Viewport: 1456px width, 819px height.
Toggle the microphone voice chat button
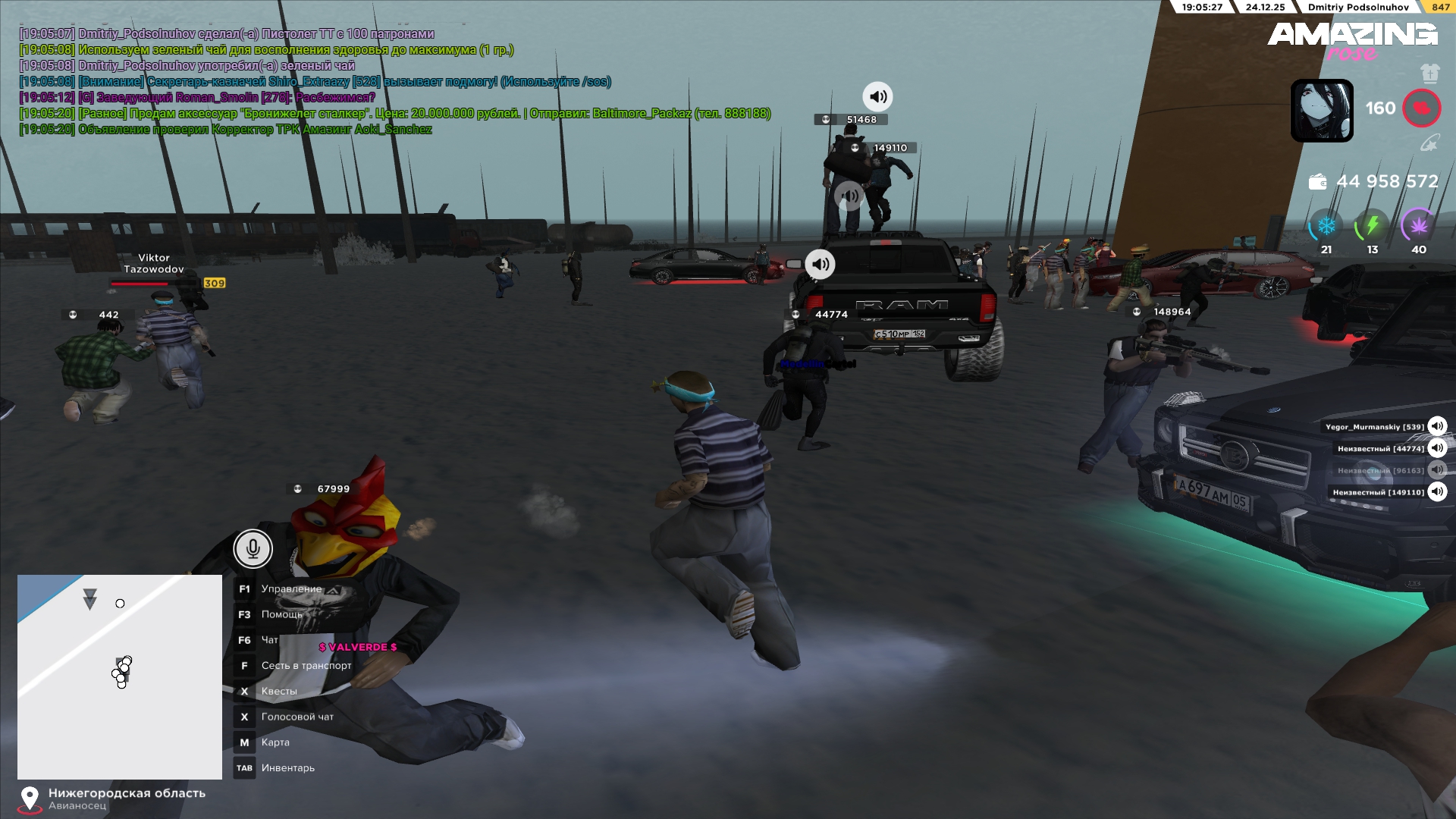pos(253,548)
